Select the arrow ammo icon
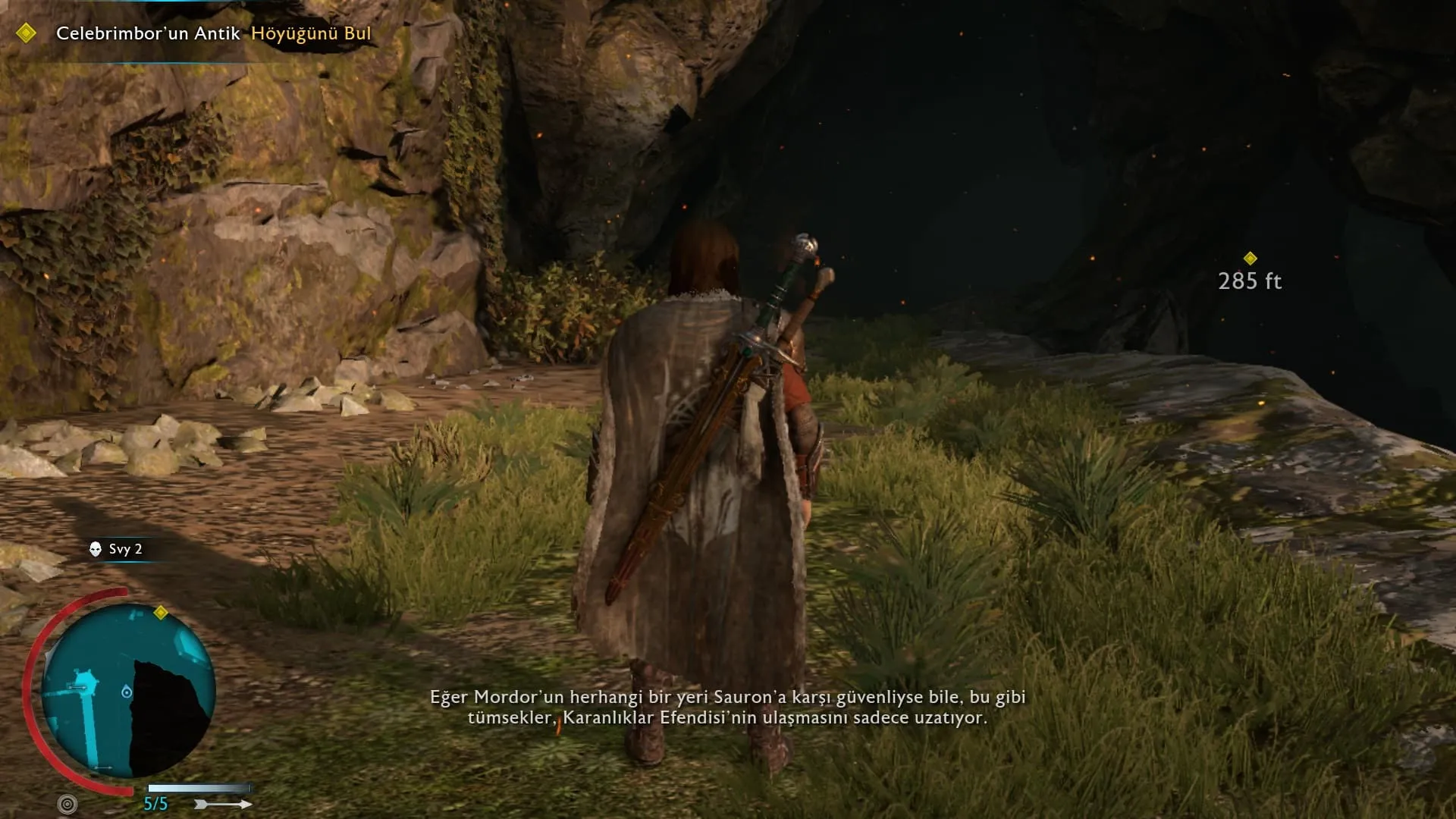 point(223,804)
